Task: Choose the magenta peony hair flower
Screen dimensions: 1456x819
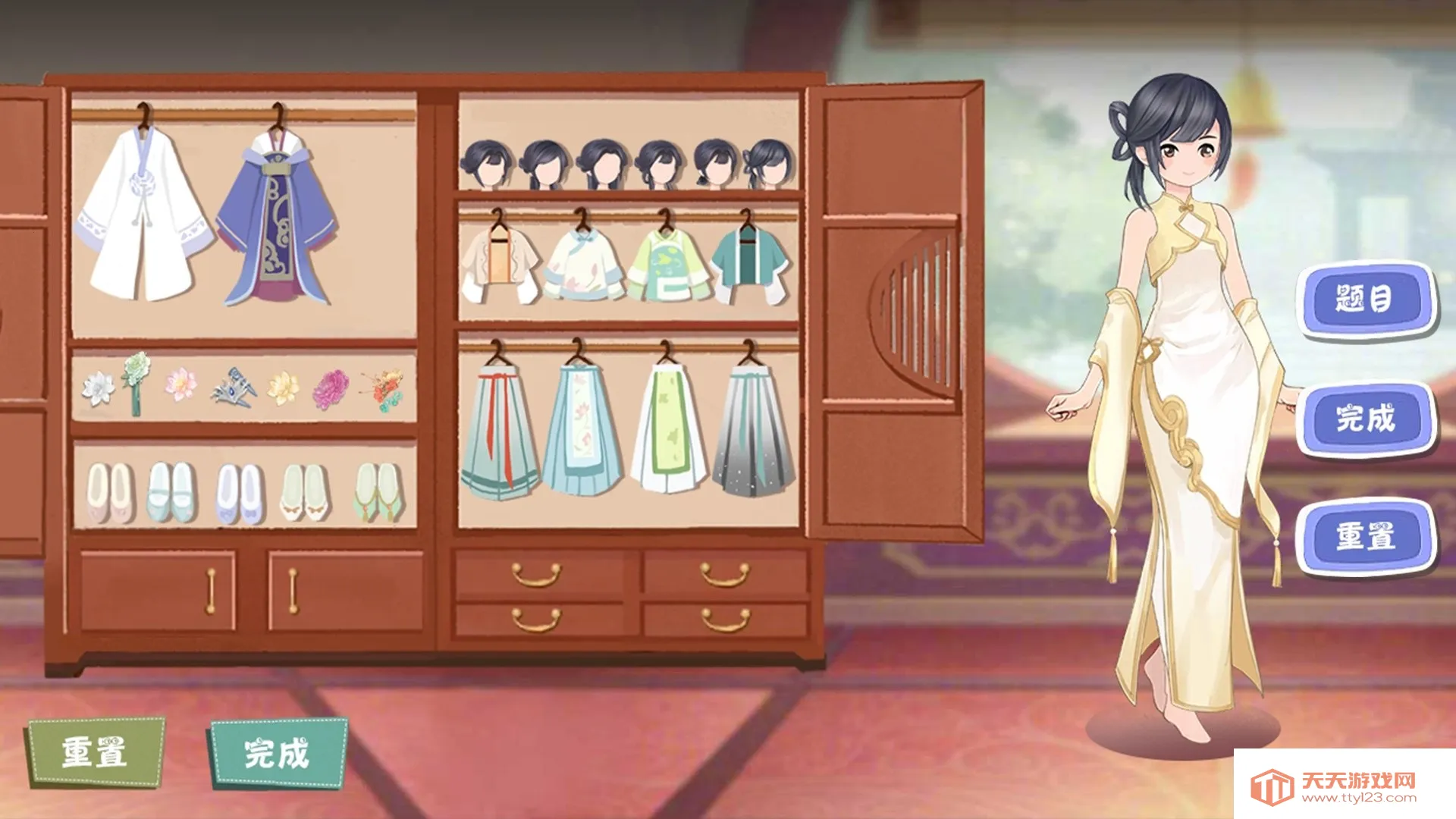Action: [331, 388]
